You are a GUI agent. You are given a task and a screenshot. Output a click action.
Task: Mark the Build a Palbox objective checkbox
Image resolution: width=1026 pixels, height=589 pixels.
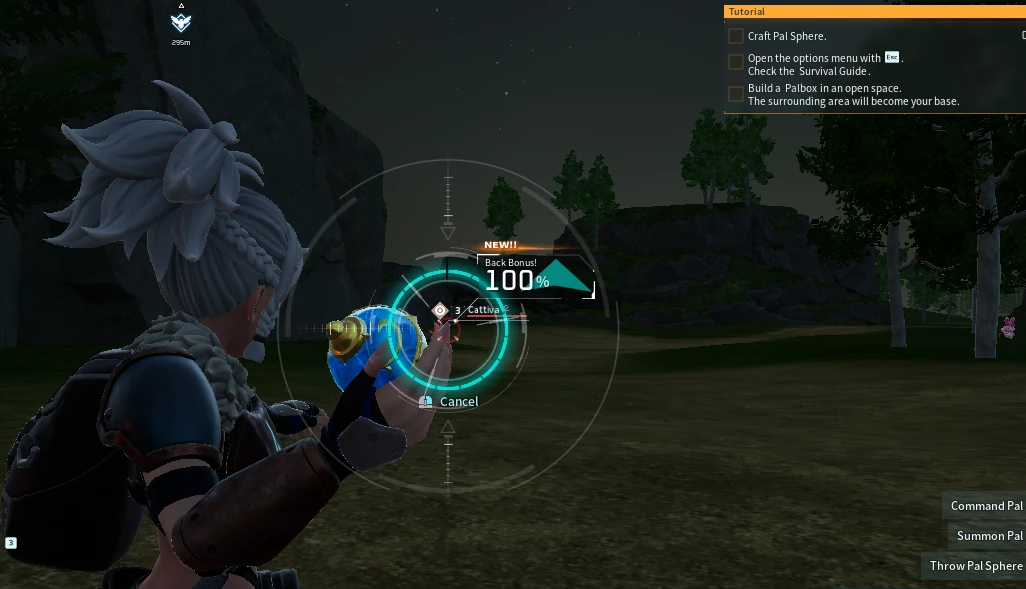[x=736, y=94]
